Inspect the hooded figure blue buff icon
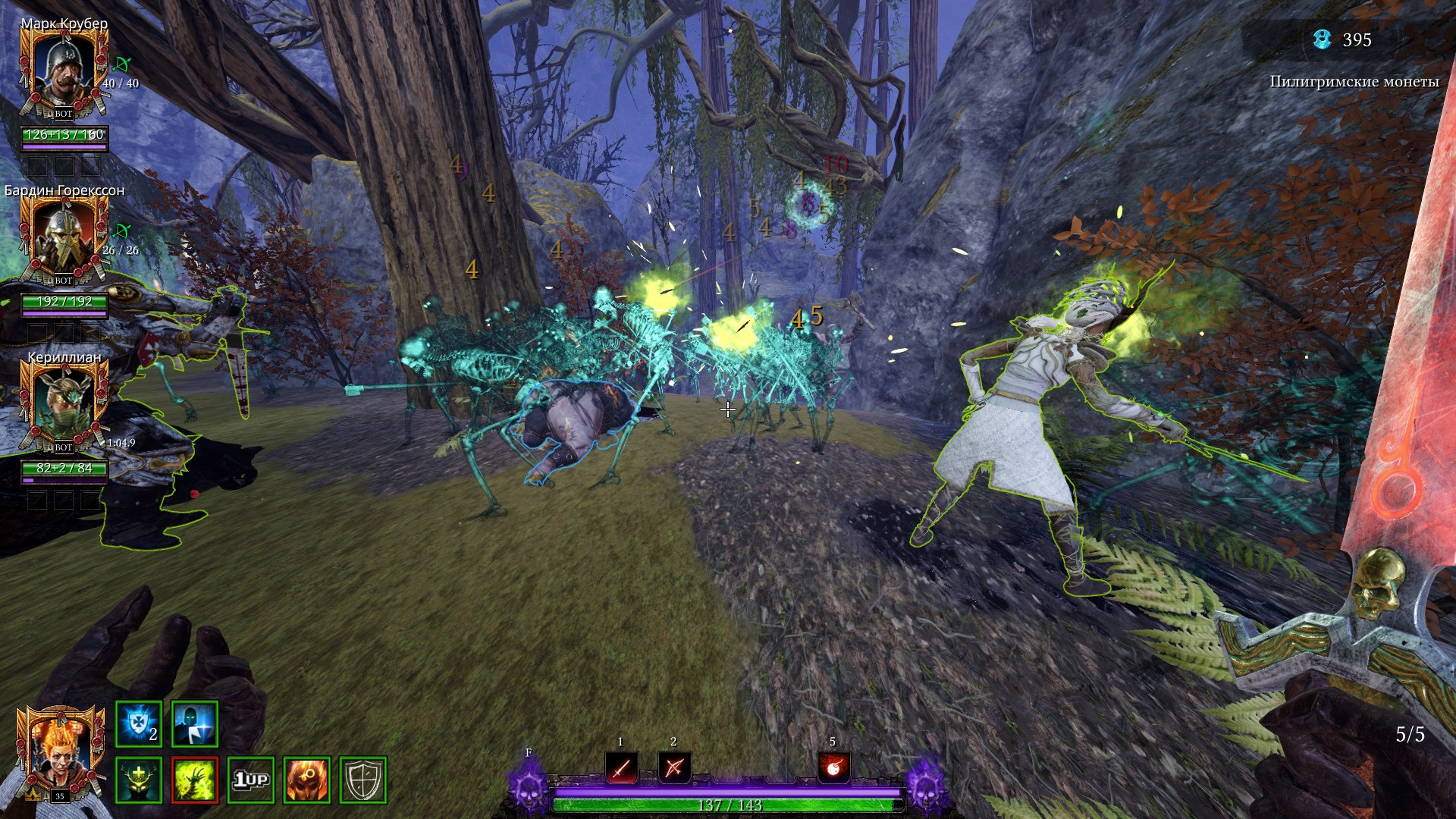The image size is (1456, 819). click(x=195, y=724)
